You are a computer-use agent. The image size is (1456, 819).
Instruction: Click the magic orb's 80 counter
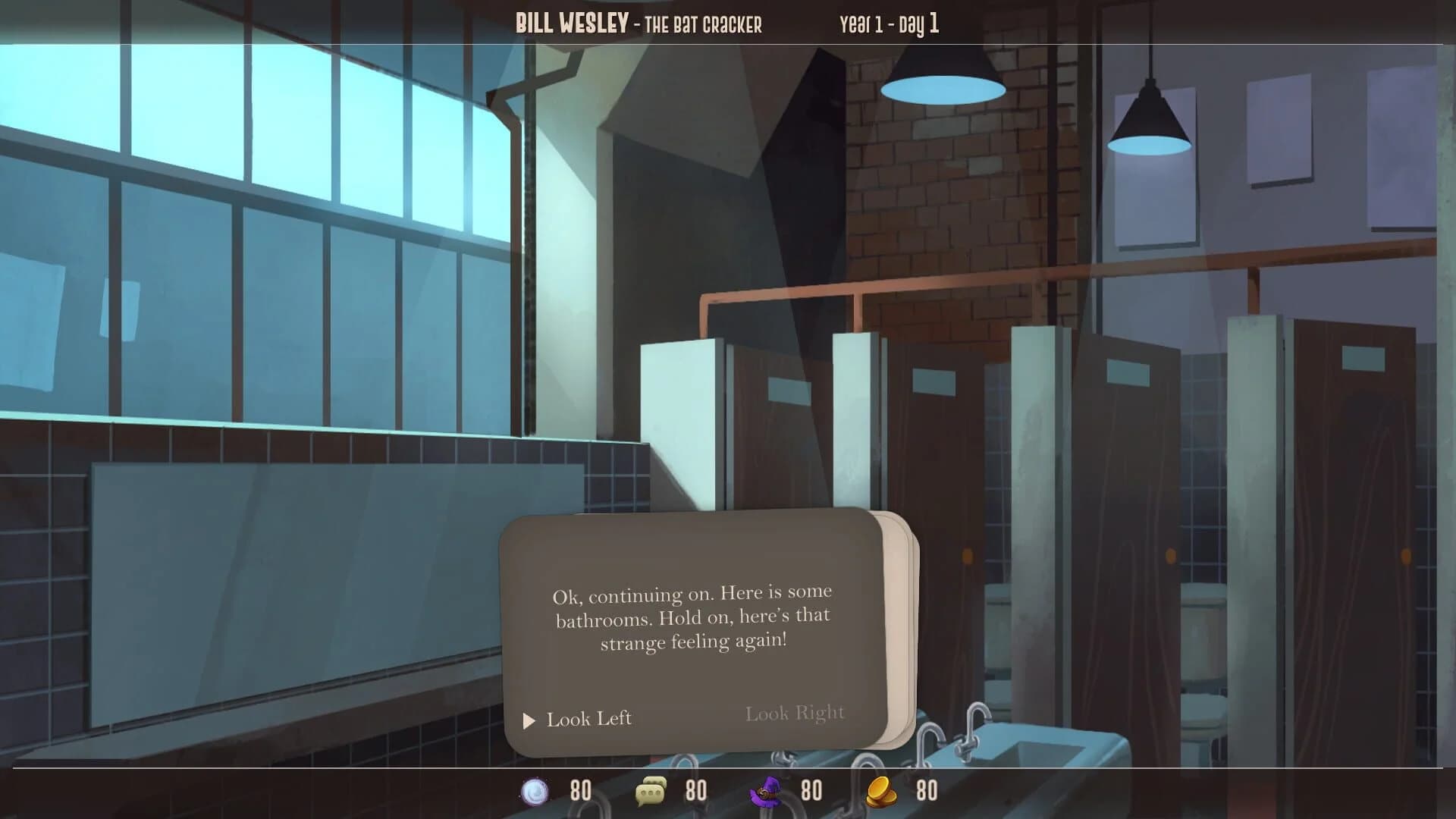(579, 791)
